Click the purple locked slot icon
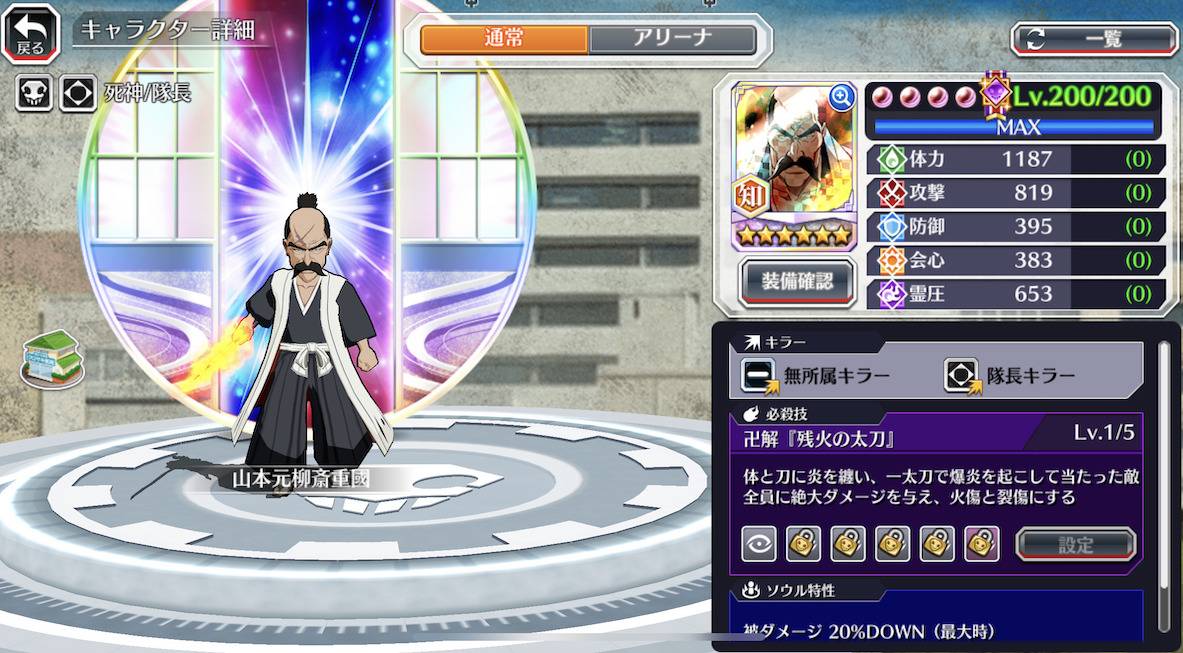This screenshot has width=1183, height=653. 981,544
